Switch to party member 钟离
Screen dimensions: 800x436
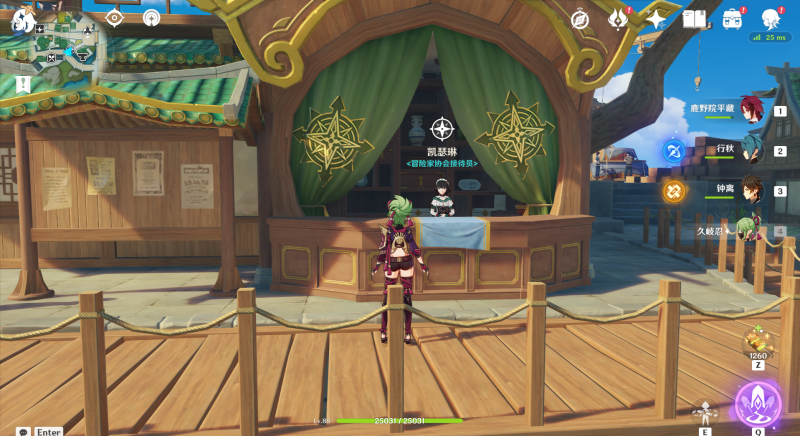(752, 190)
